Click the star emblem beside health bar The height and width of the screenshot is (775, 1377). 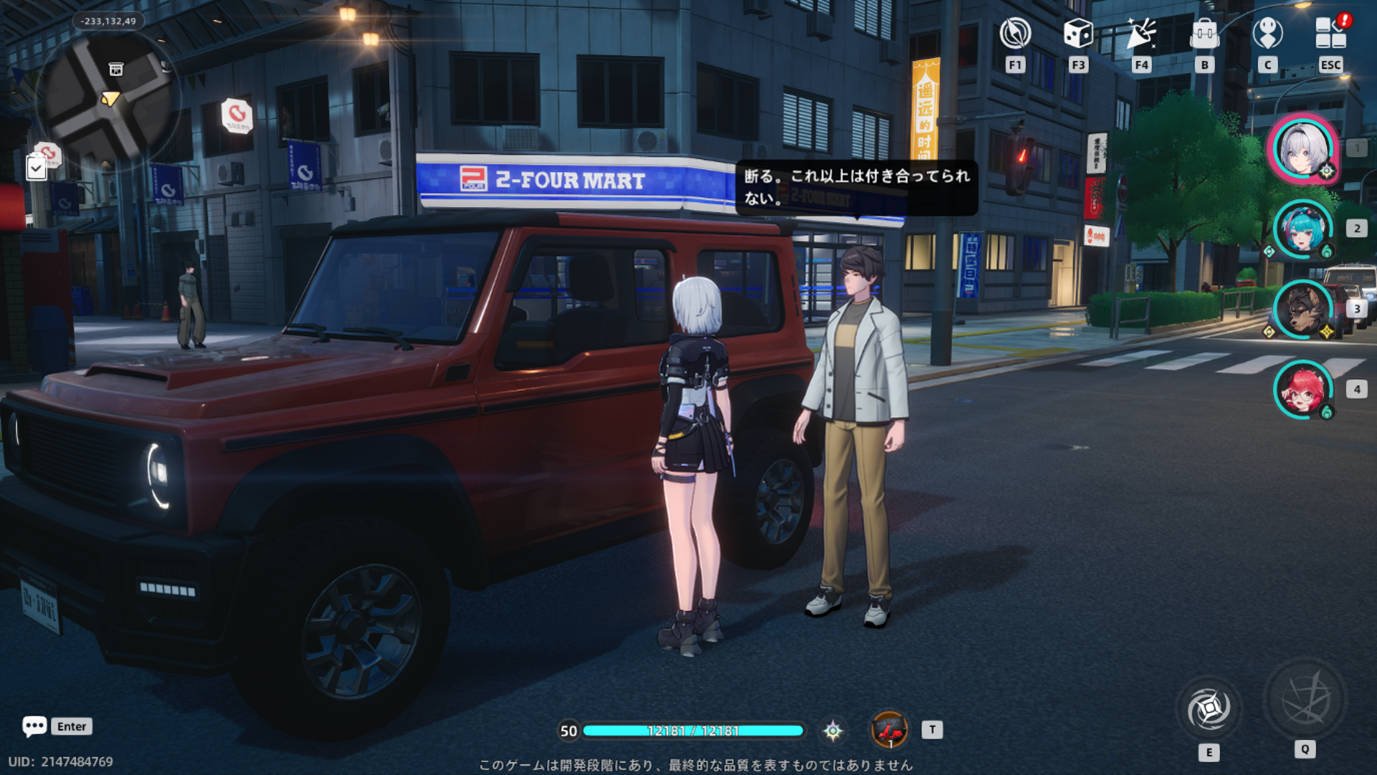pyautogui.click(x=833, y=731)
